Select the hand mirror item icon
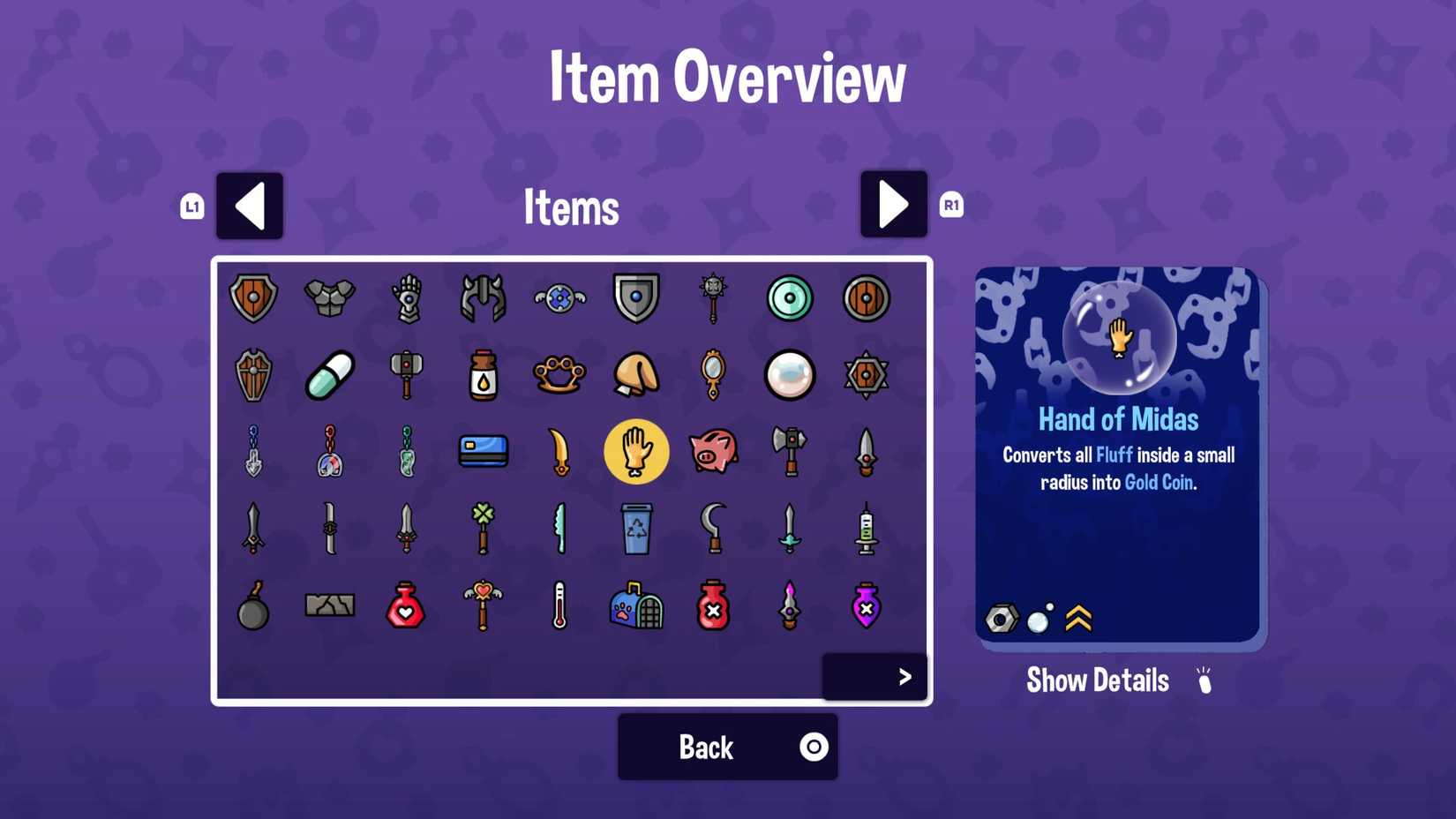This screenshot has height=819, width=1456. [x=714, y=375]
